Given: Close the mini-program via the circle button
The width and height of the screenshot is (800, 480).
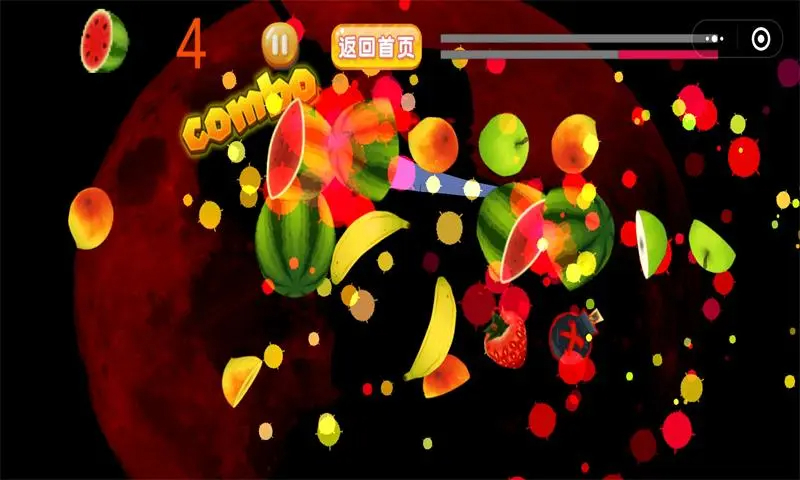Looking at the screenshot, I should (x=761, y=39).
